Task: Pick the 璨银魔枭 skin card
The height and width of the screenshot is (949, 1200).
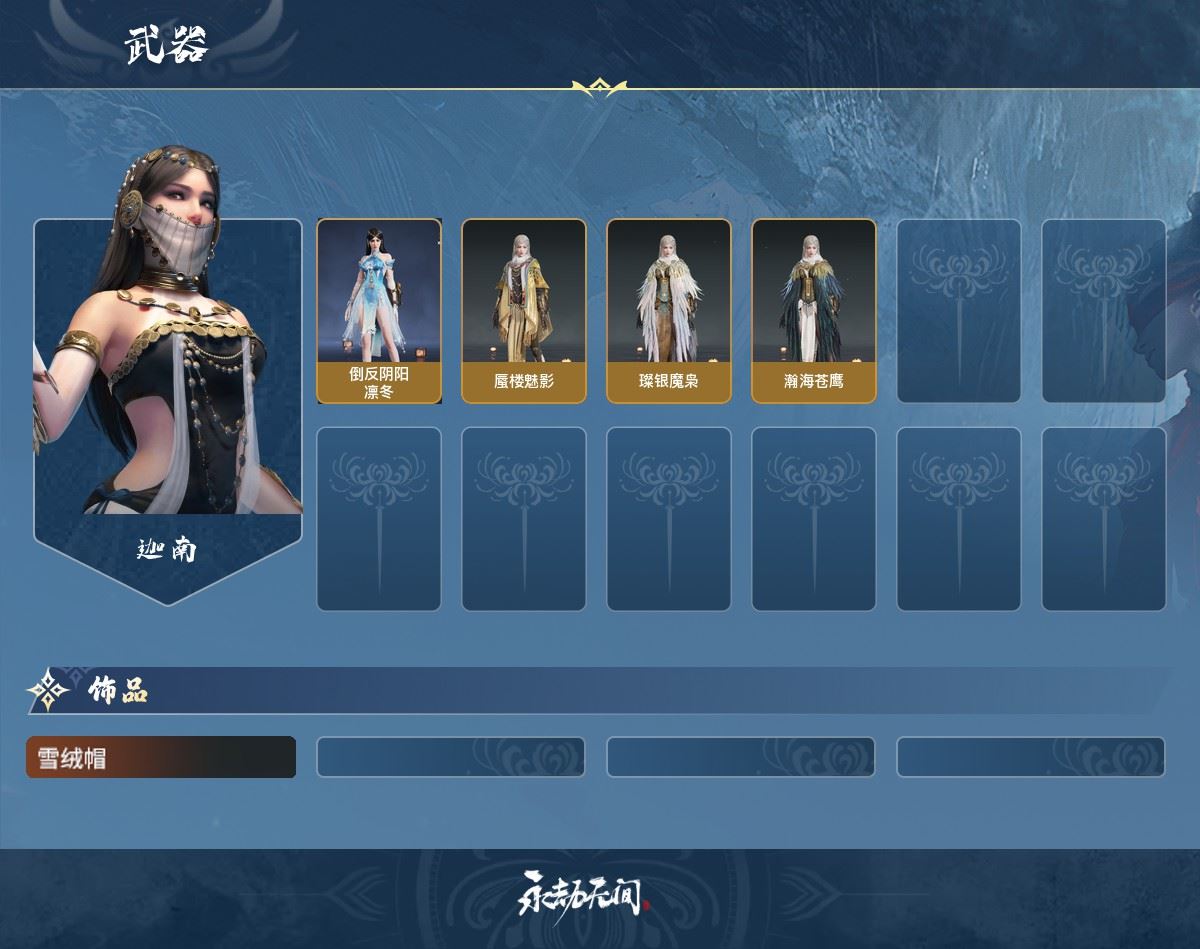Action: tap(668, 311)
